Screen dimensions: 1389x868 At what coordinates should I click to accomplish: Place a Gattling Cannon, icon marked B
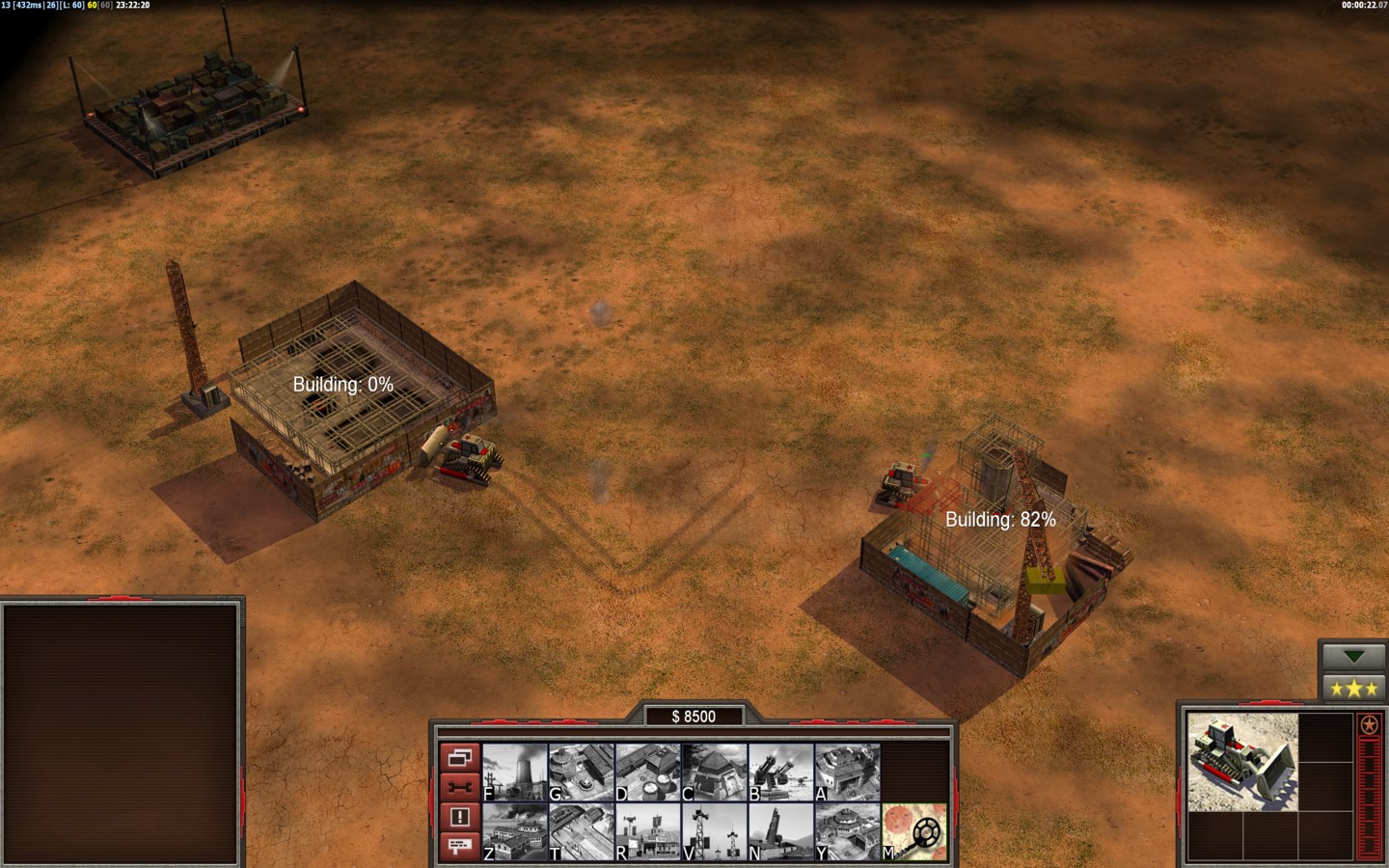coord(781,772)
